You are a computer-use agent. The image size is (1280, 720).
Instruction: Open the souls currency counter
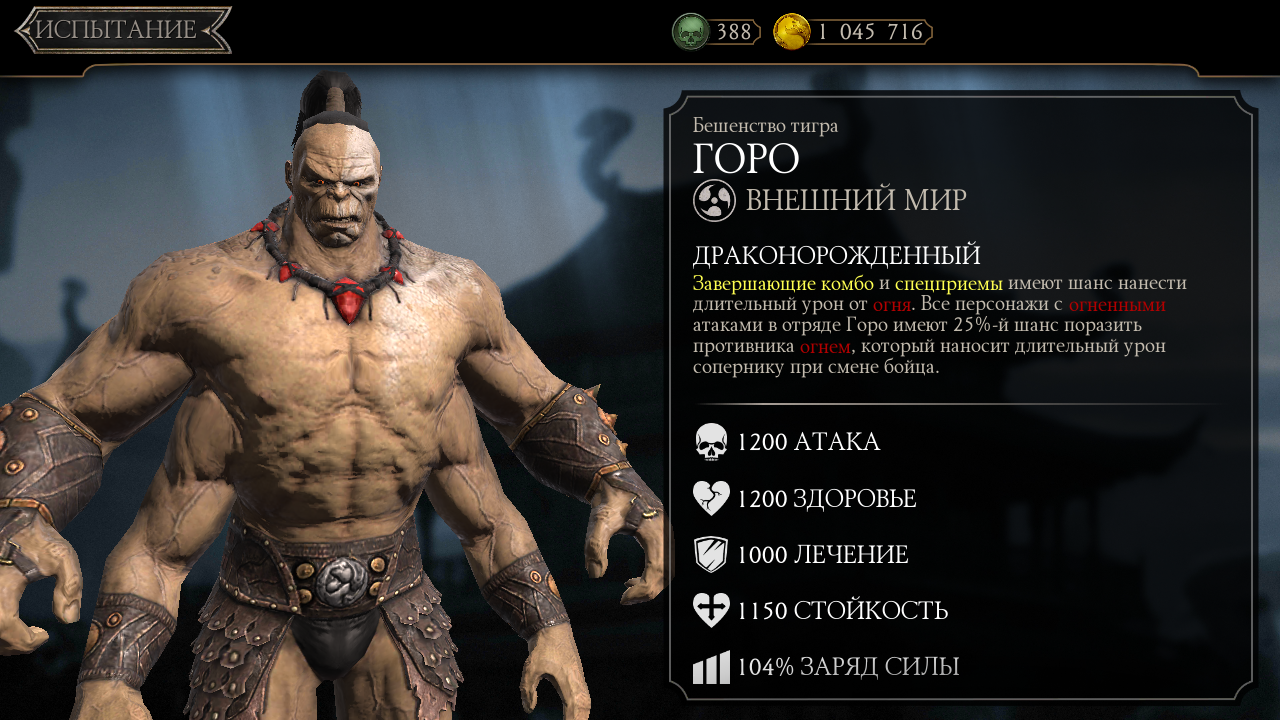[x=716, y=32]
